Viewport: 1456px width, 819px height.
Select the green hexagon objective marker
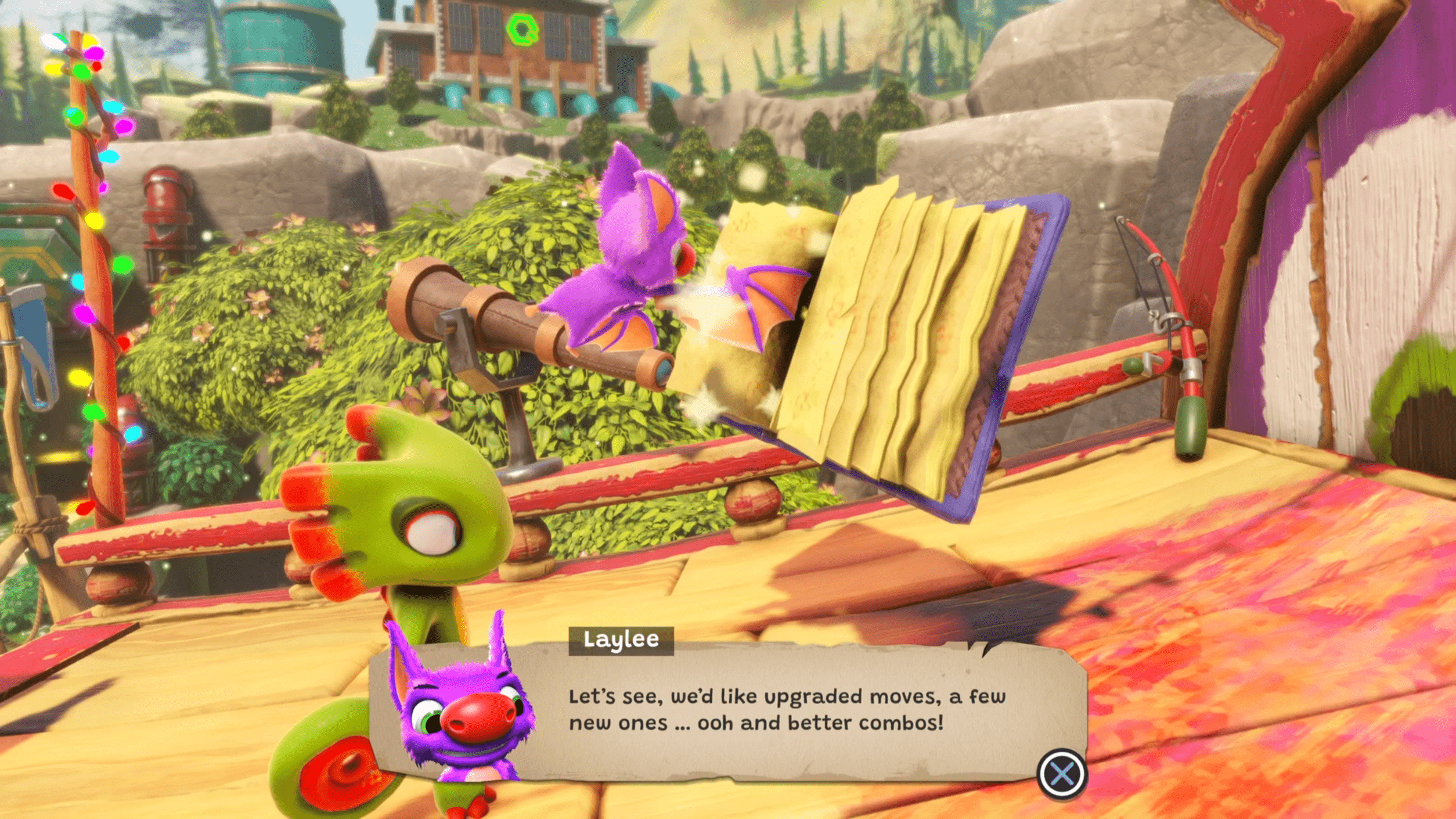point(522,30)
